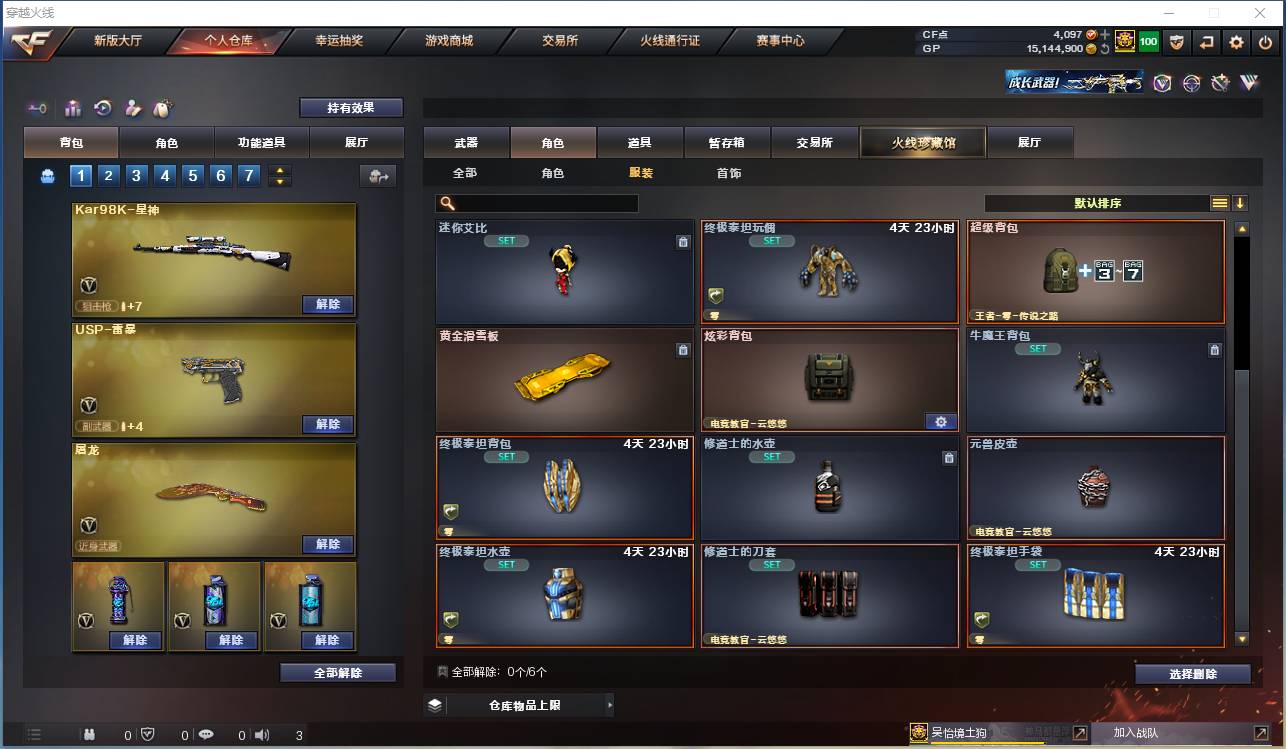Screen dimensions: 1286x749
Task: Select the character edit icon with the pencil
Action: [132, 107]
